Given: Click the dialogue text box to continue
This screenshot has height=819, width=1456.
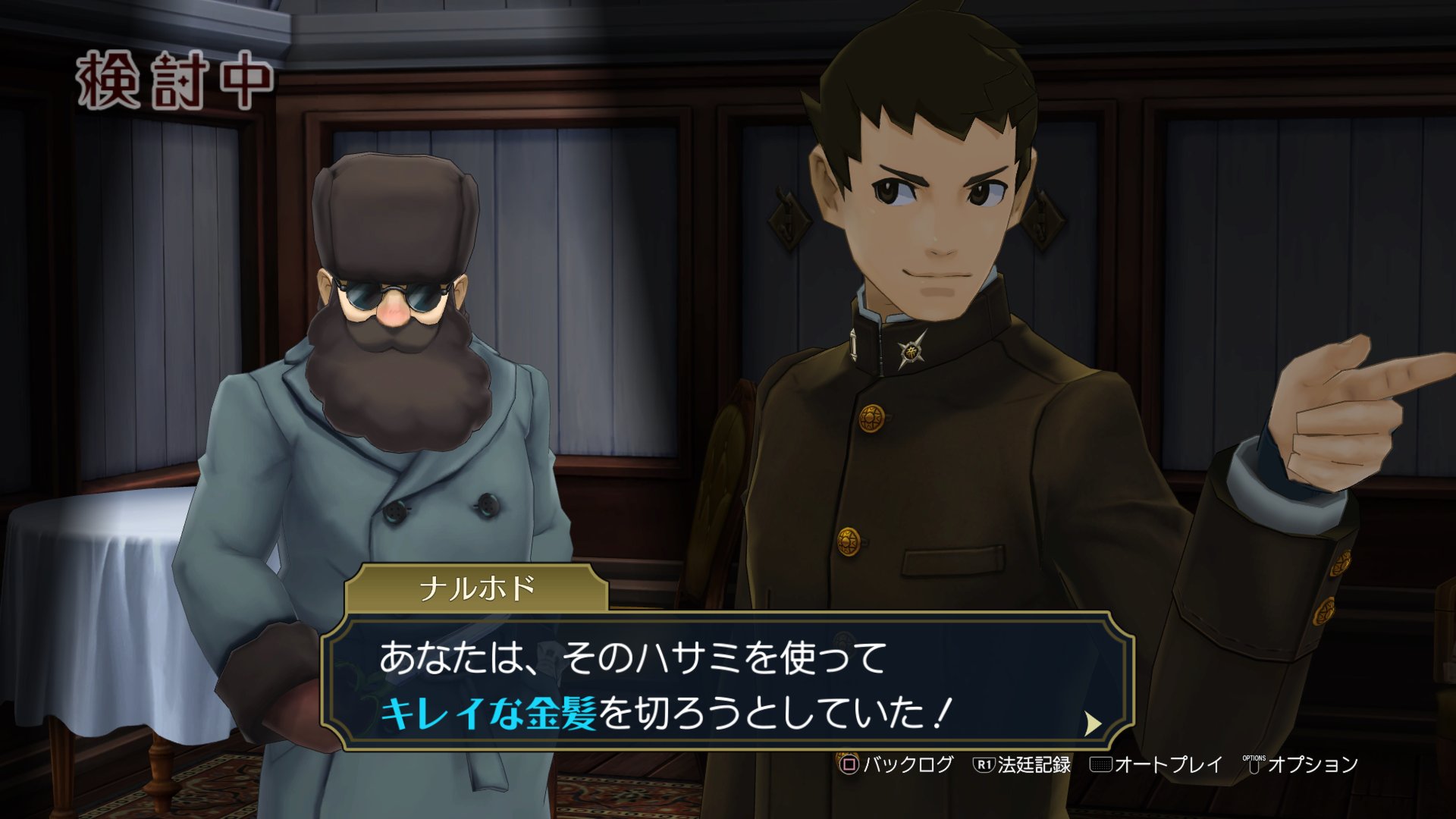Looking at the screenshot, I should 728,682.
